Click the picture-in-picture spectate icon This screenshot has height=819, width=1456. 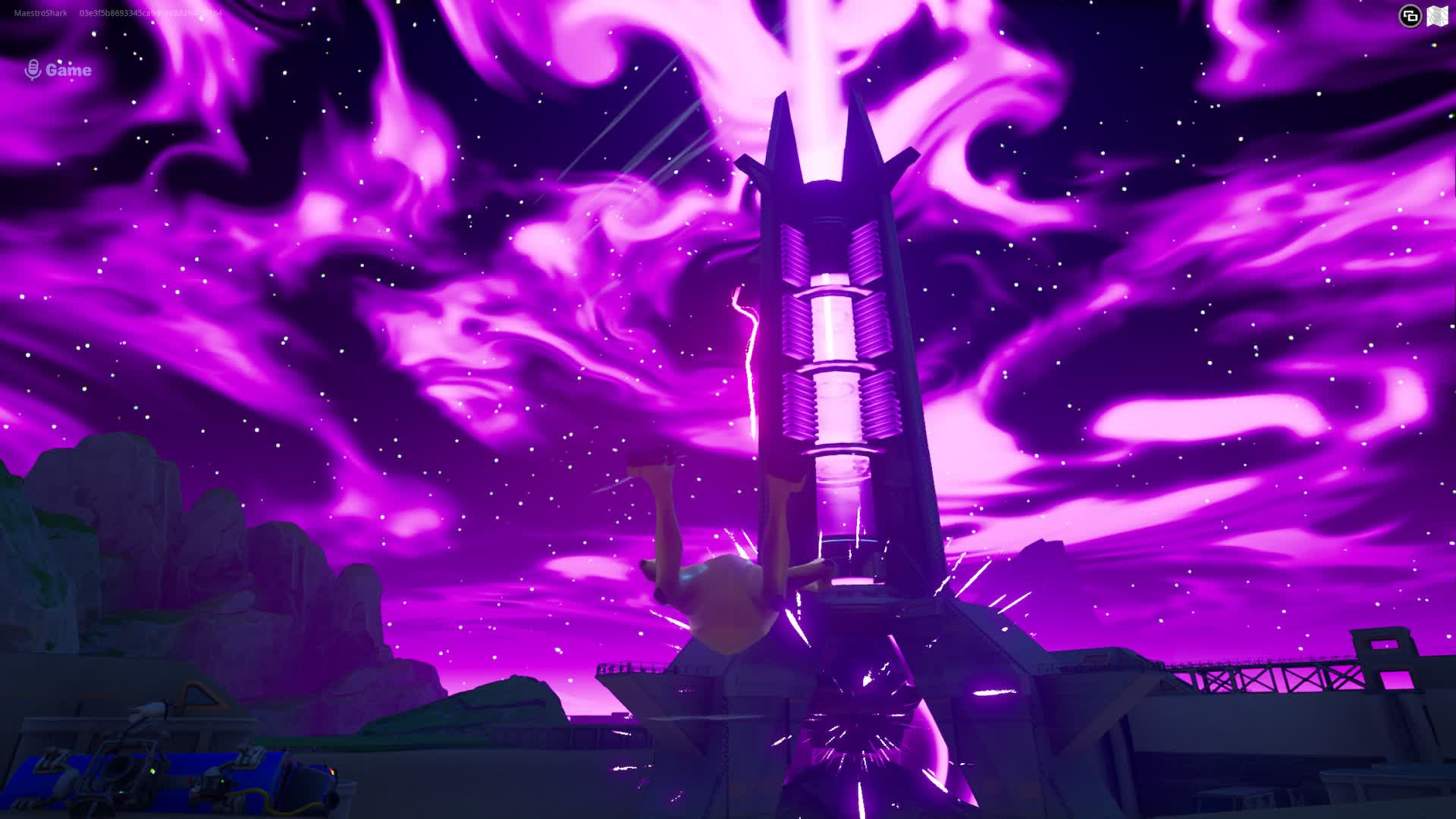[1409, 15]
